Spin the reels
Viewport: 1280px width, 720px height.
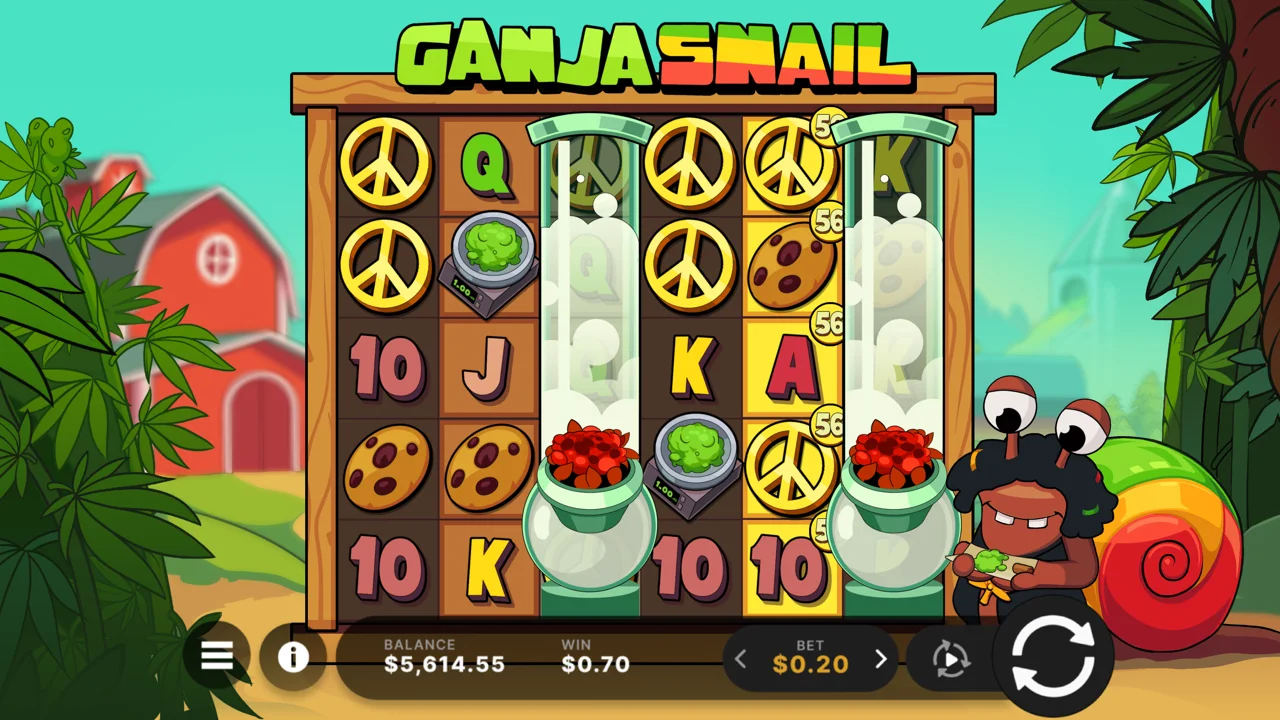coord(1051,656)
